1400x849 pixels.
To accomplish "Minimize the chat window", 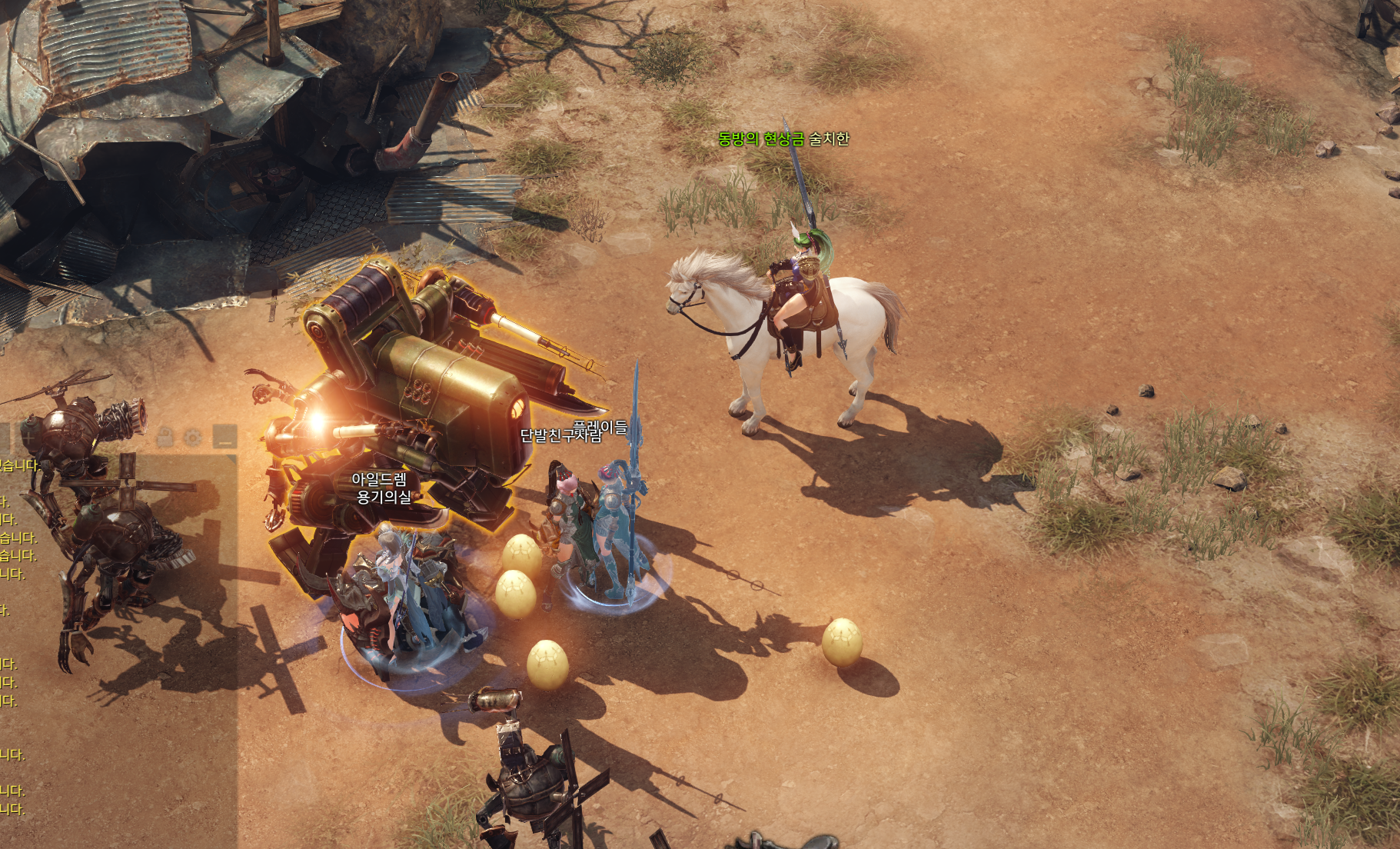I will click(224, 438).
